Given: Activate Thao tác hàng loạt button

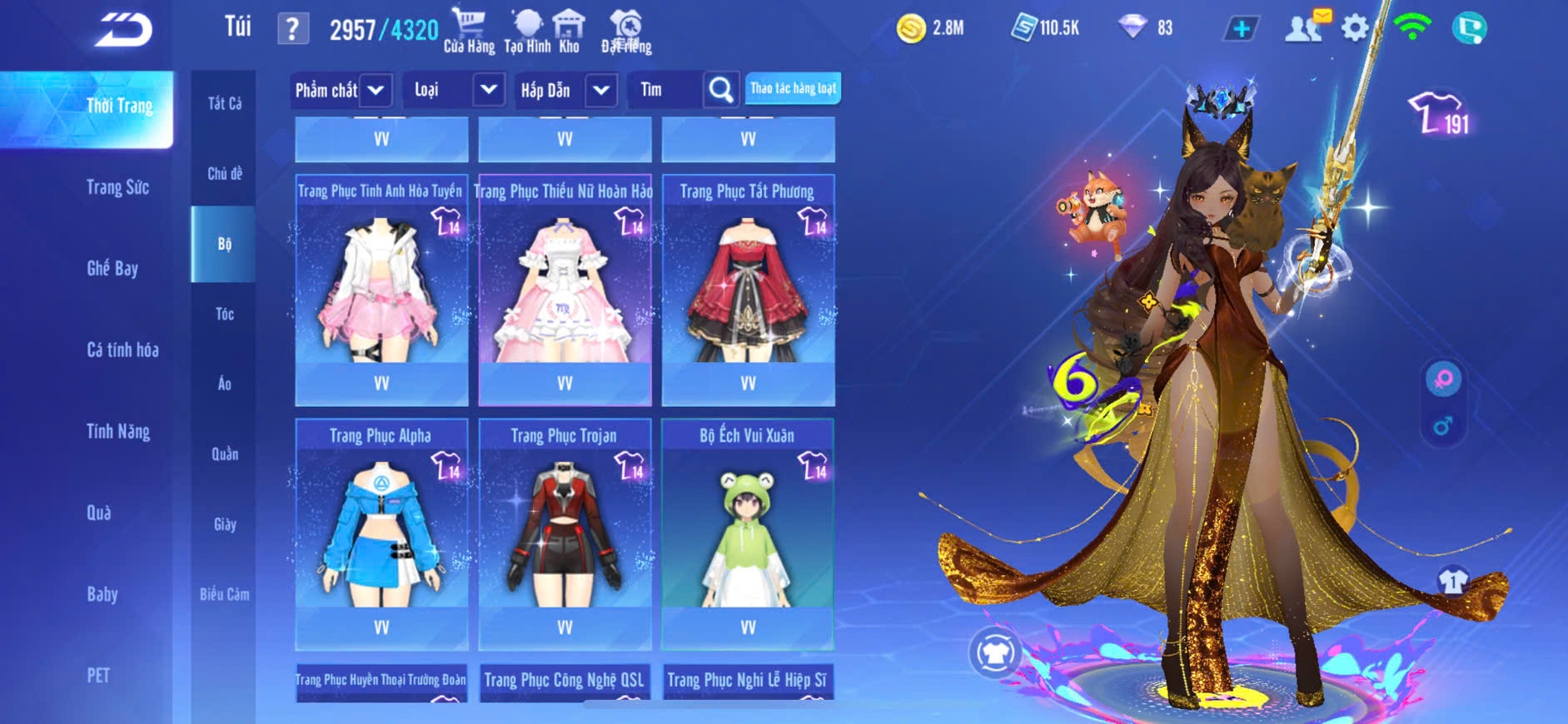Looking at the screenshot, I should (x=793, y=88).
